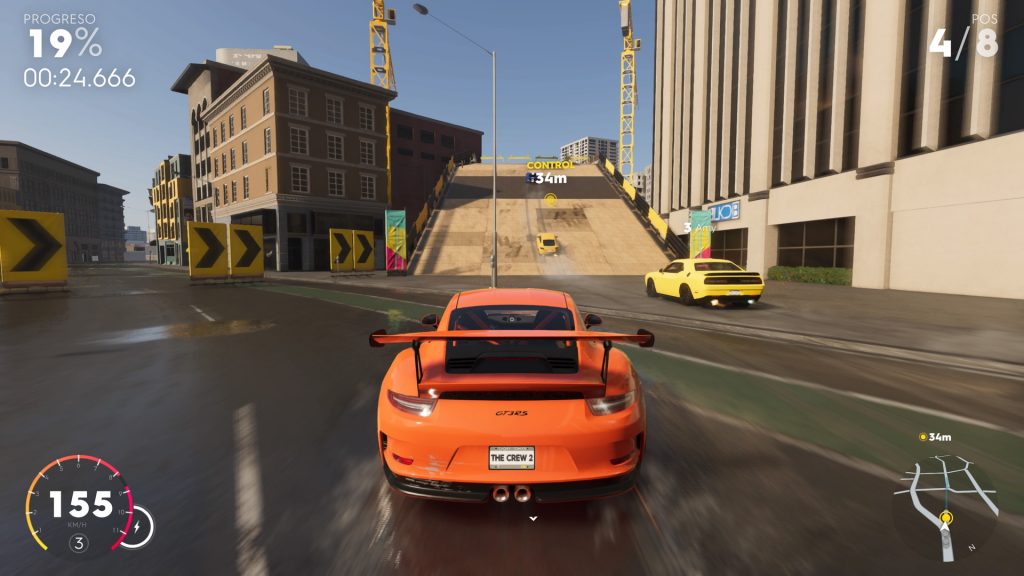Click the yellow checkpoint dot on minimap
Viewport: 1024px width, 576px height.
945,517
